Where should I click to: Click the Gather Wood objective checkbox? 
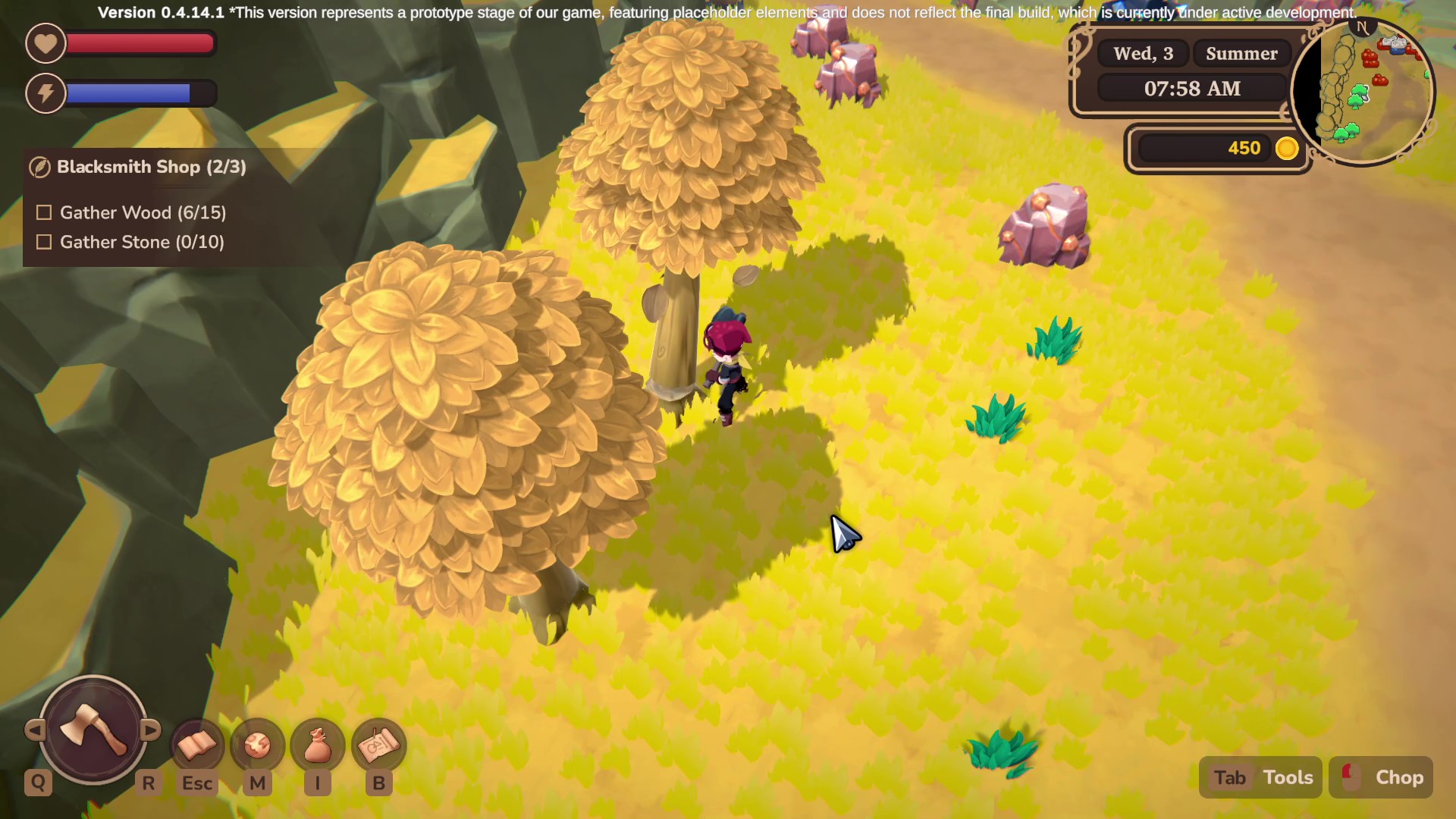pos(44,213)
